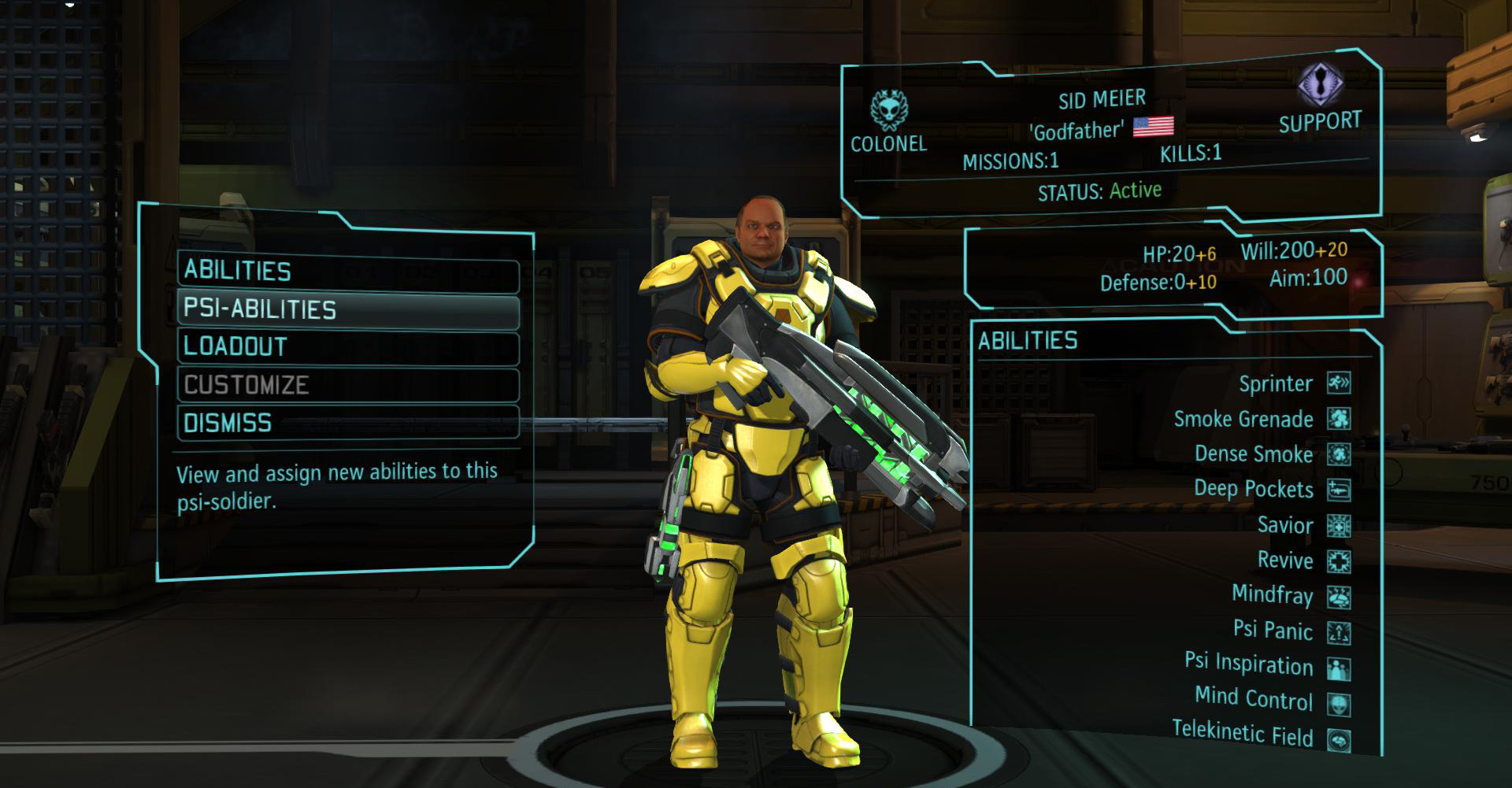Click the American flag next to the nickname
This screenshot has height=788, width=1512.
(1153, 126)
